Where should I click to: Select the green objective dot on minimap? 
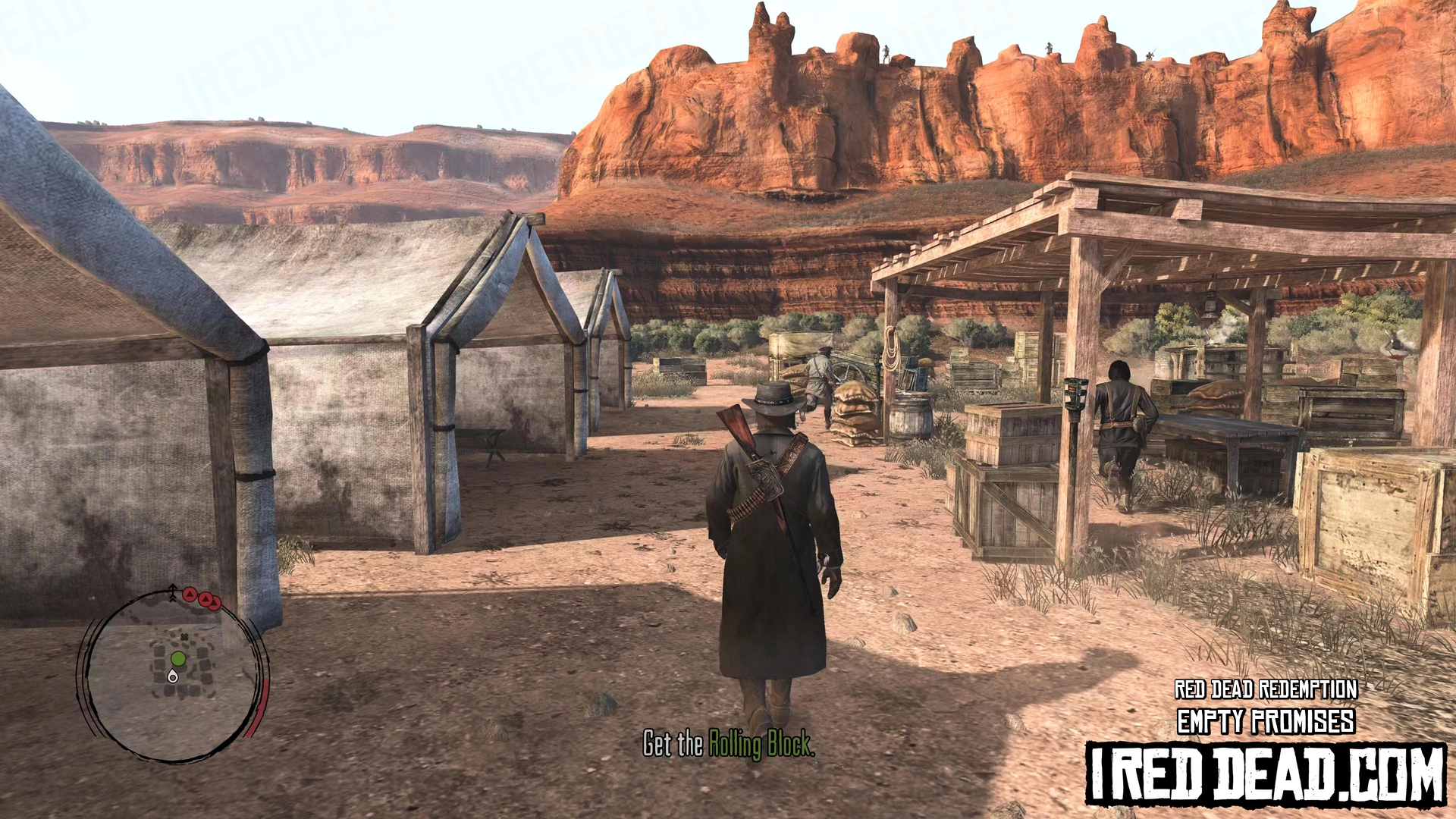coord(178,658)
